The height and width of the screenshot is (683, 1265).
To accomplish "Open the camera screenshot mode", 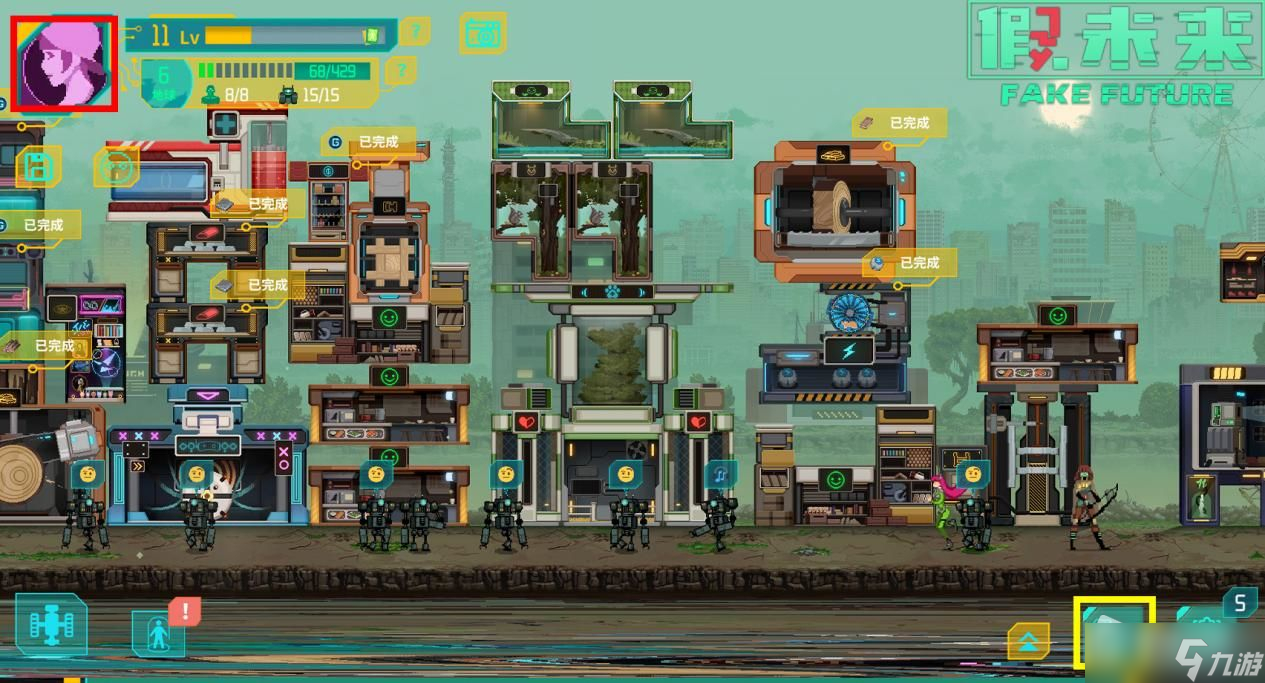I will click(483, 33).
